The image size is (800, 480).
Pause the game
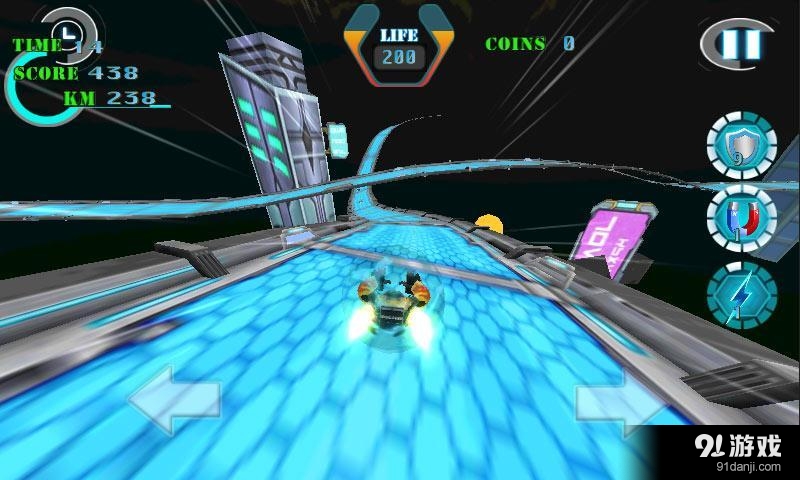742,44
